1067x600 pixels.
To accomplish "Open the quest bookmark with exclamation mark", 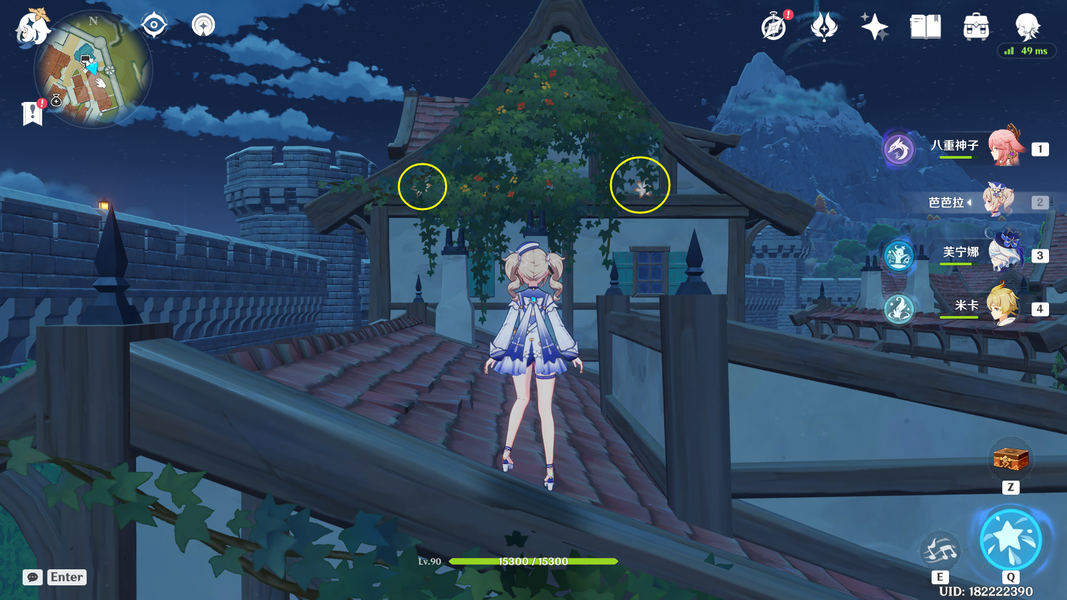I will pyautogui.click(x=33, y=113).
